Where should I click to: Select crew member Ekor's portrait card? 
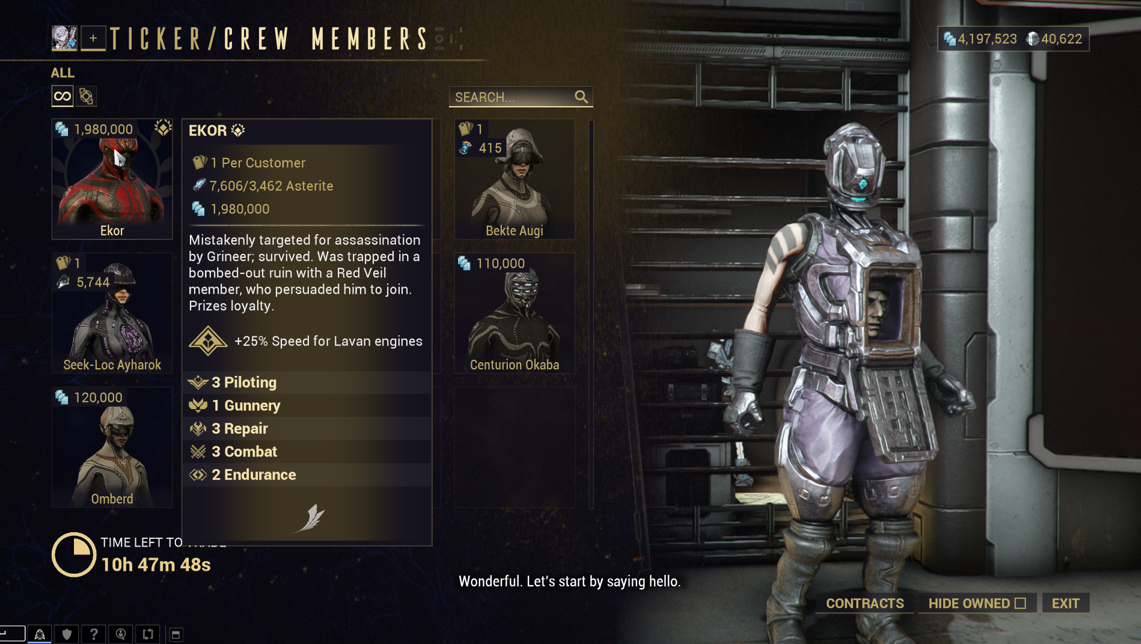(x=112, y=180)
